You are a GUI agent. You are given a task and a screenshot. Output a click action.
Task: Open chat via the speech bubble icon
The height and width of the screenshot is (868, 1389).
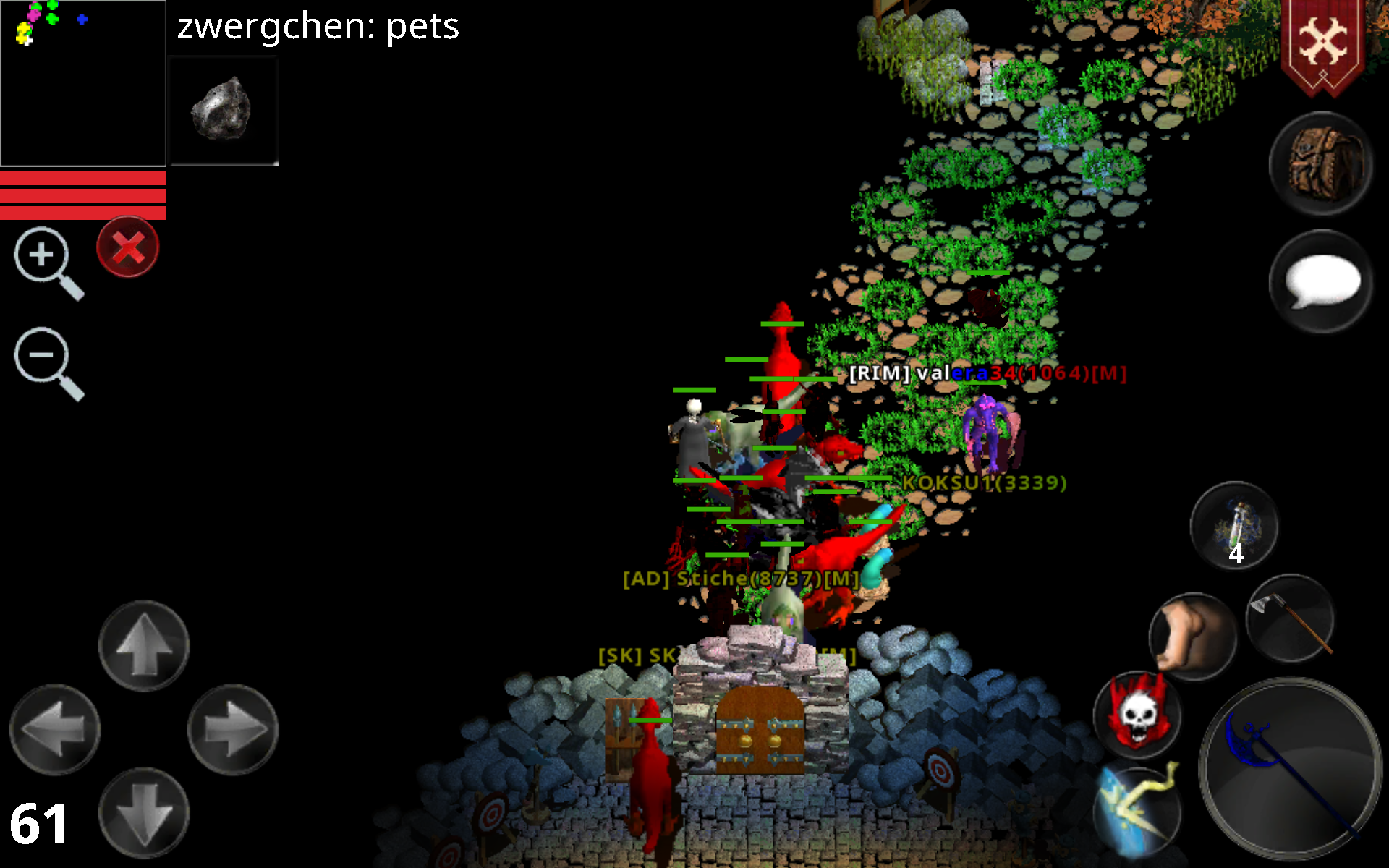[x=1320, y=282]
